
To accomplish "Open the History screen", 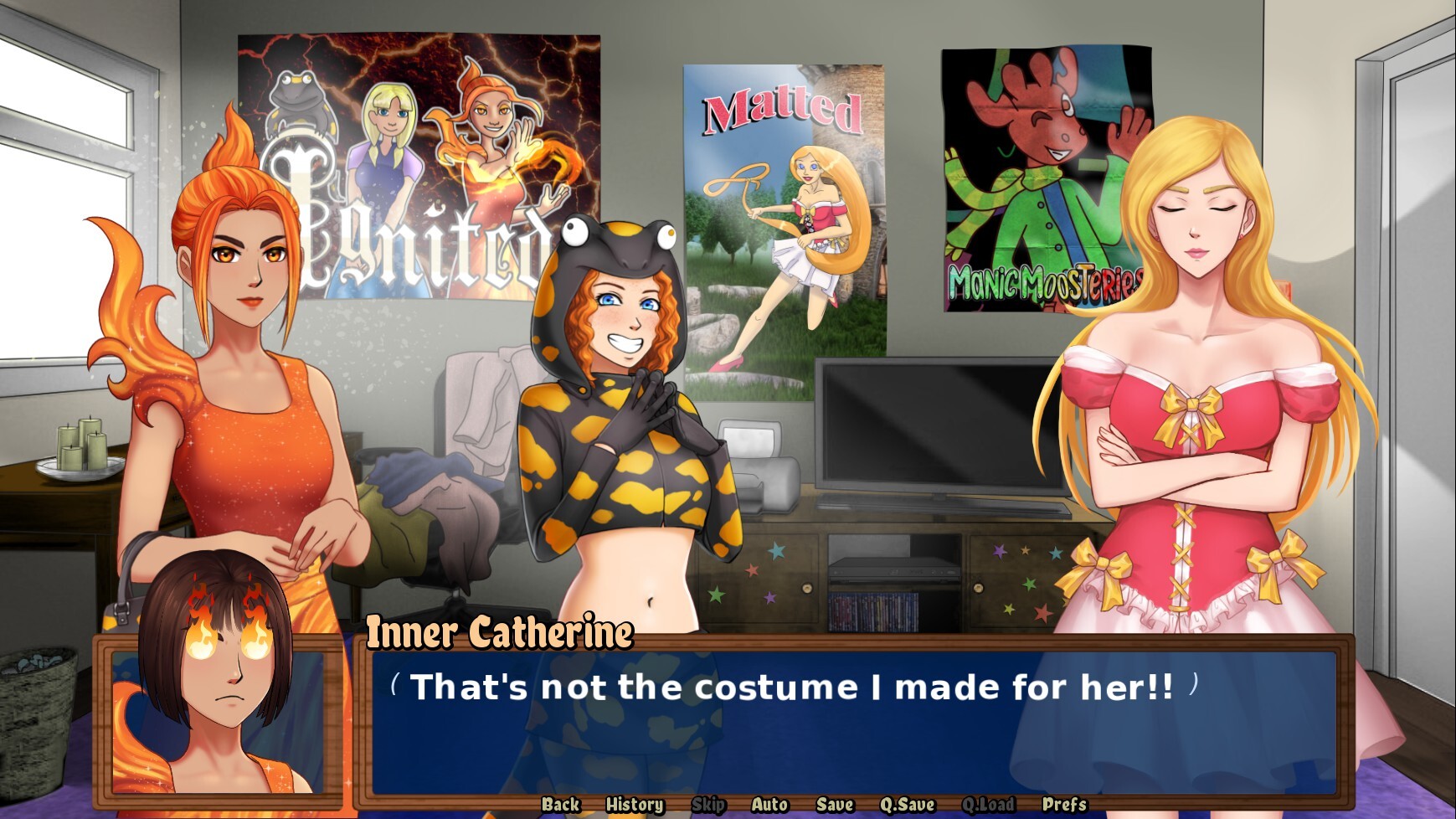I will [634, 803].
